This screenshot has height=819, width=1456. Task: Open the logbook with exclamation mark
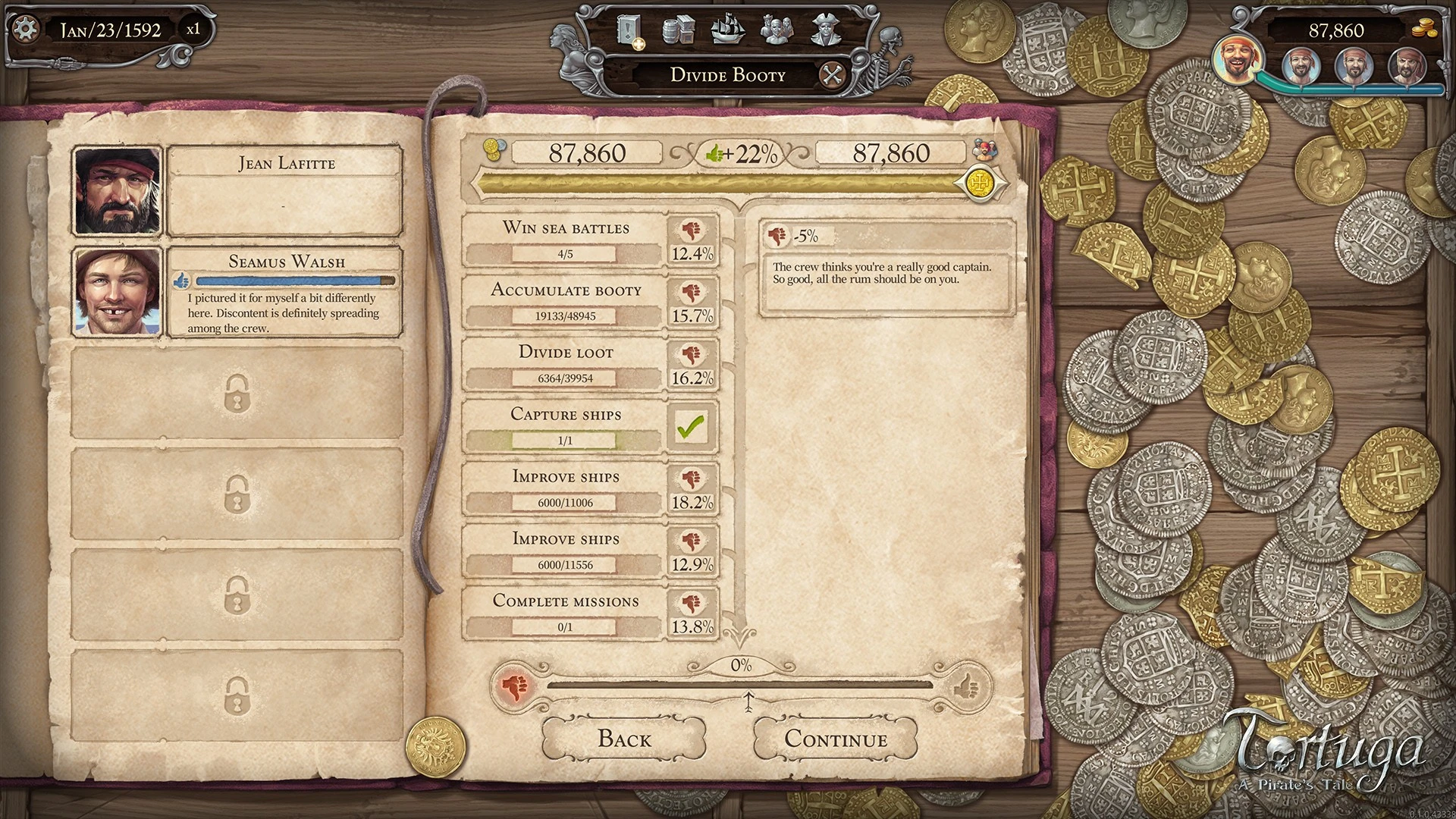tap(629, 30)
